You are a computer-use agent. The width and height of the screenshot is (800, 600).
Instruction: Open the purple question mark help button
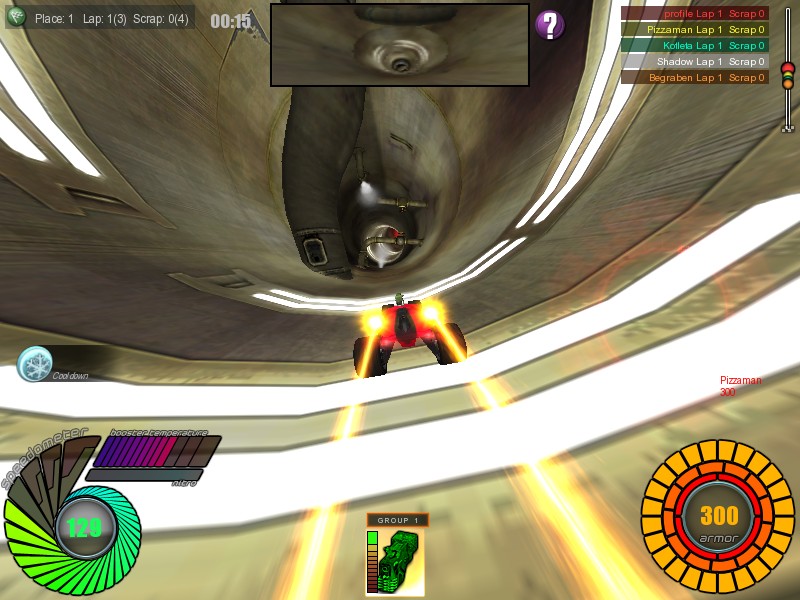click(550, 25)
